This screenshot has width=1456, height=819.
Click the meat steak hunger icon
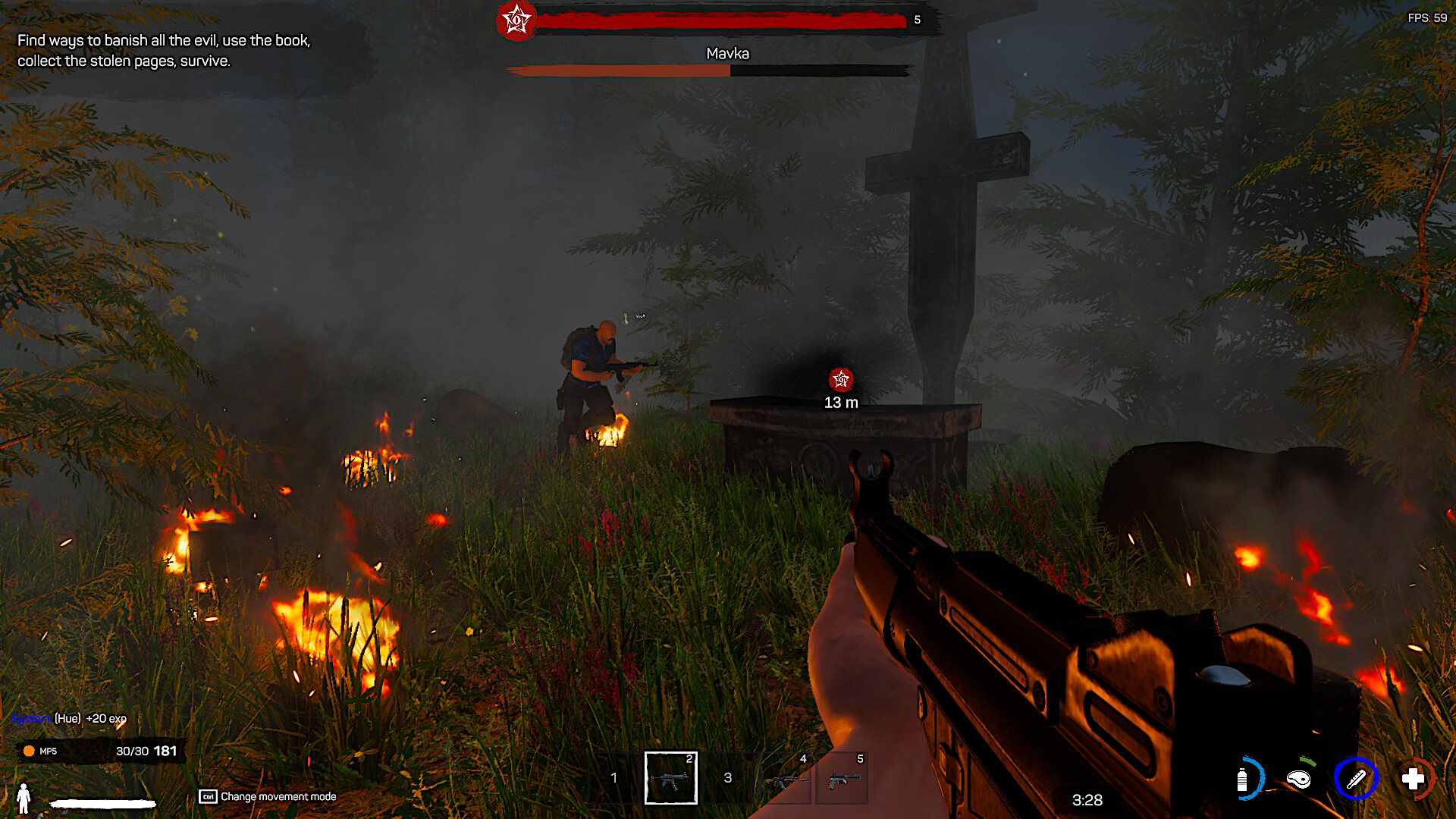(1299, 779)
